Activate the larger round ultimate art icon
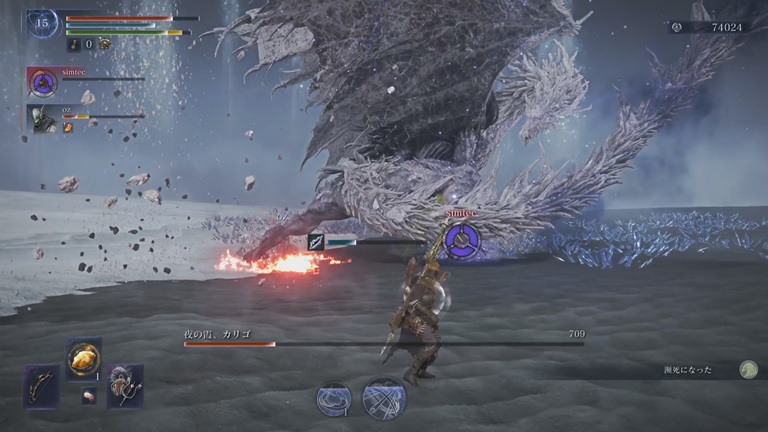The width and height of the screenshot is (768, 432). (384, 397)
